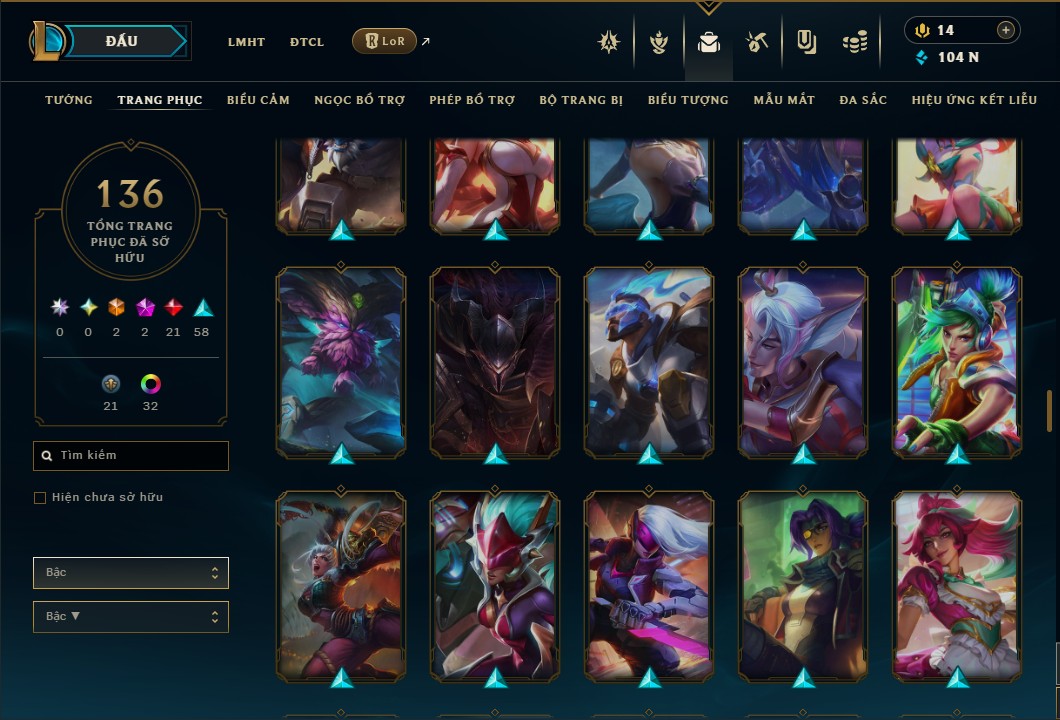Click the plus button to buy currency
The image size is (1060, 720).
pos(1006,31)
